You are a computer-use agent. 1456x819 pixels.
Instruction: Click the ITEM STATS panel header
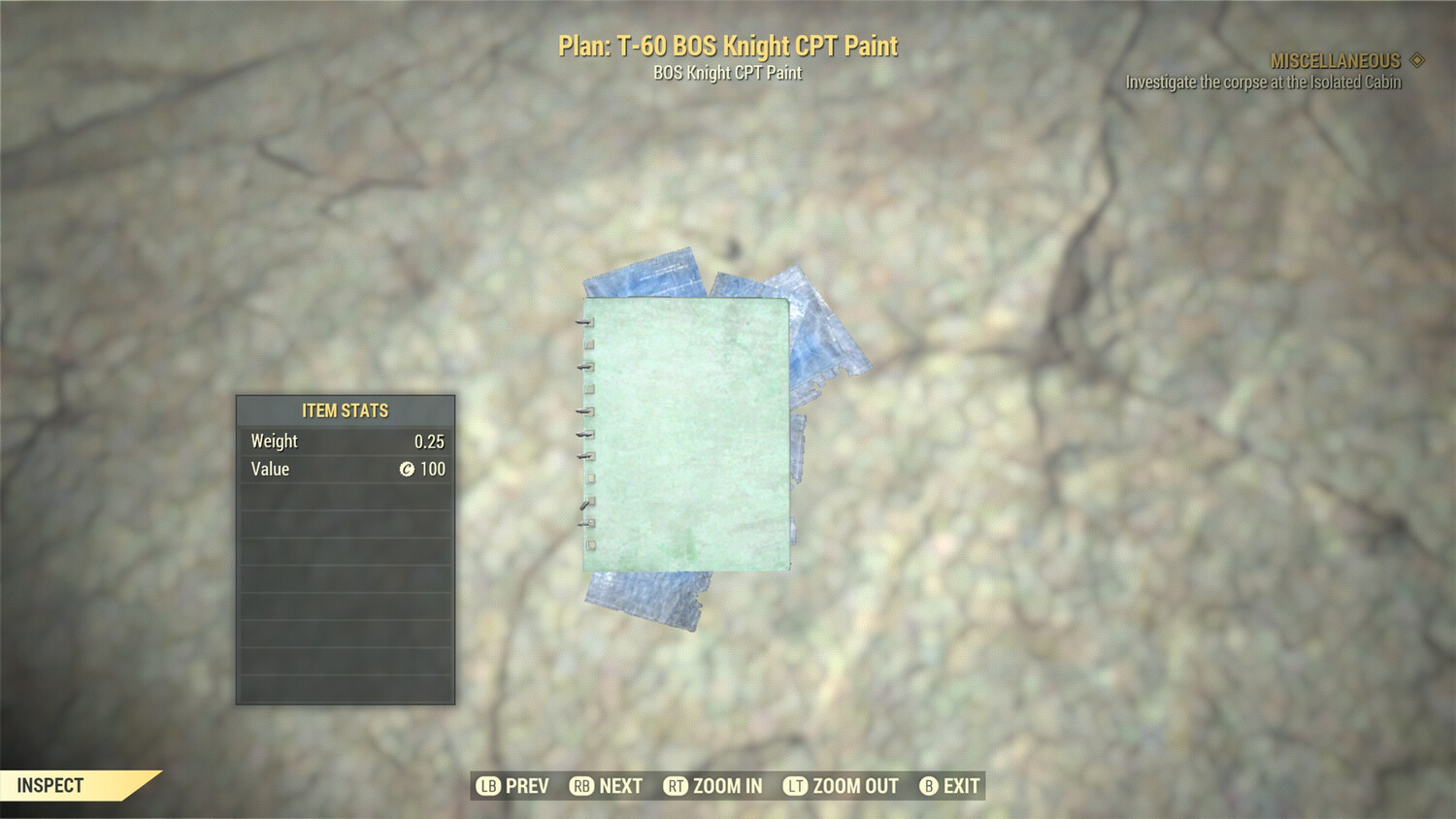pos(345,410)
